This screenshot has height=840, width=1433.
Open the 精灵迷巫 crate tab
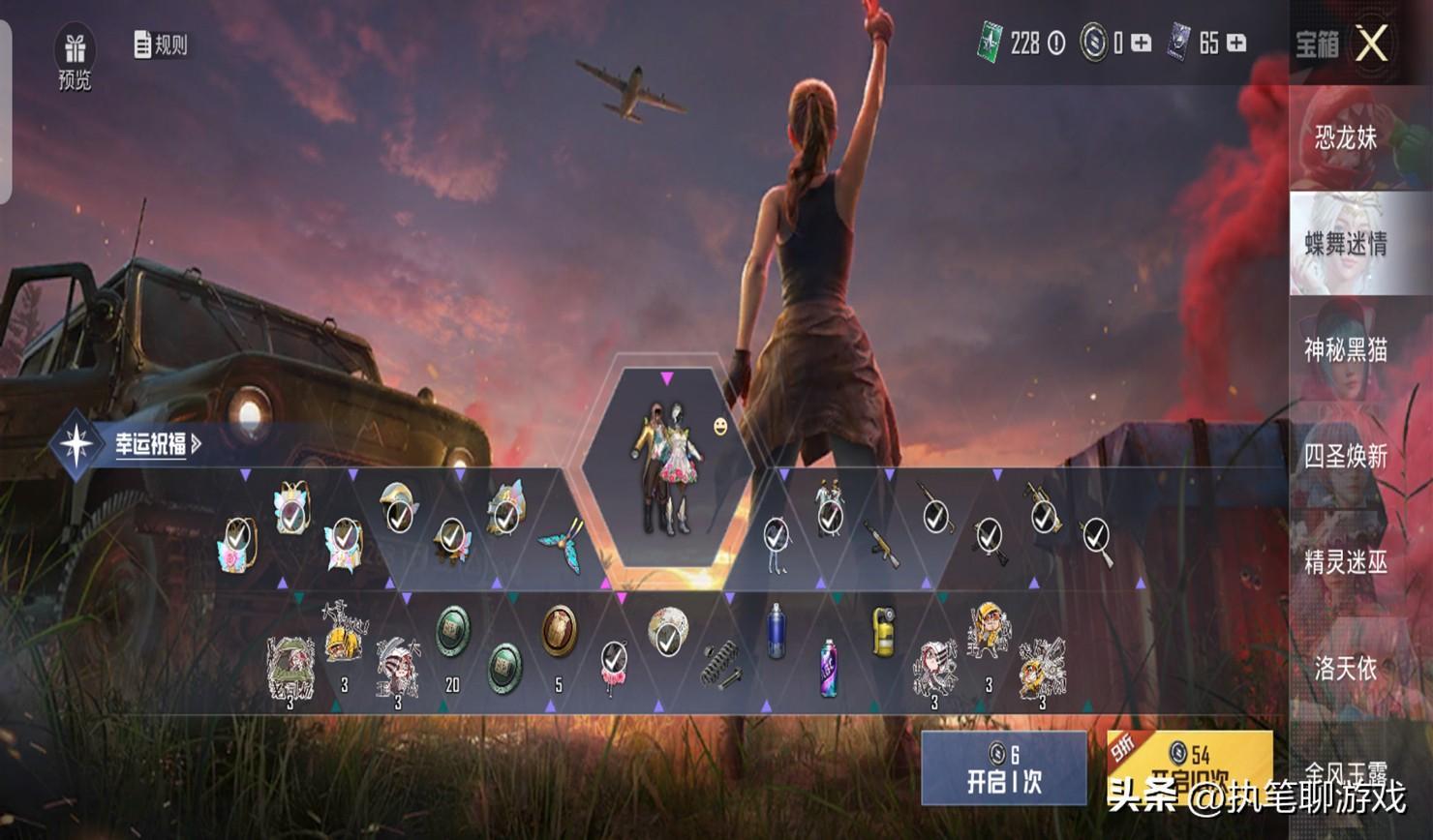pos(1346,561)
